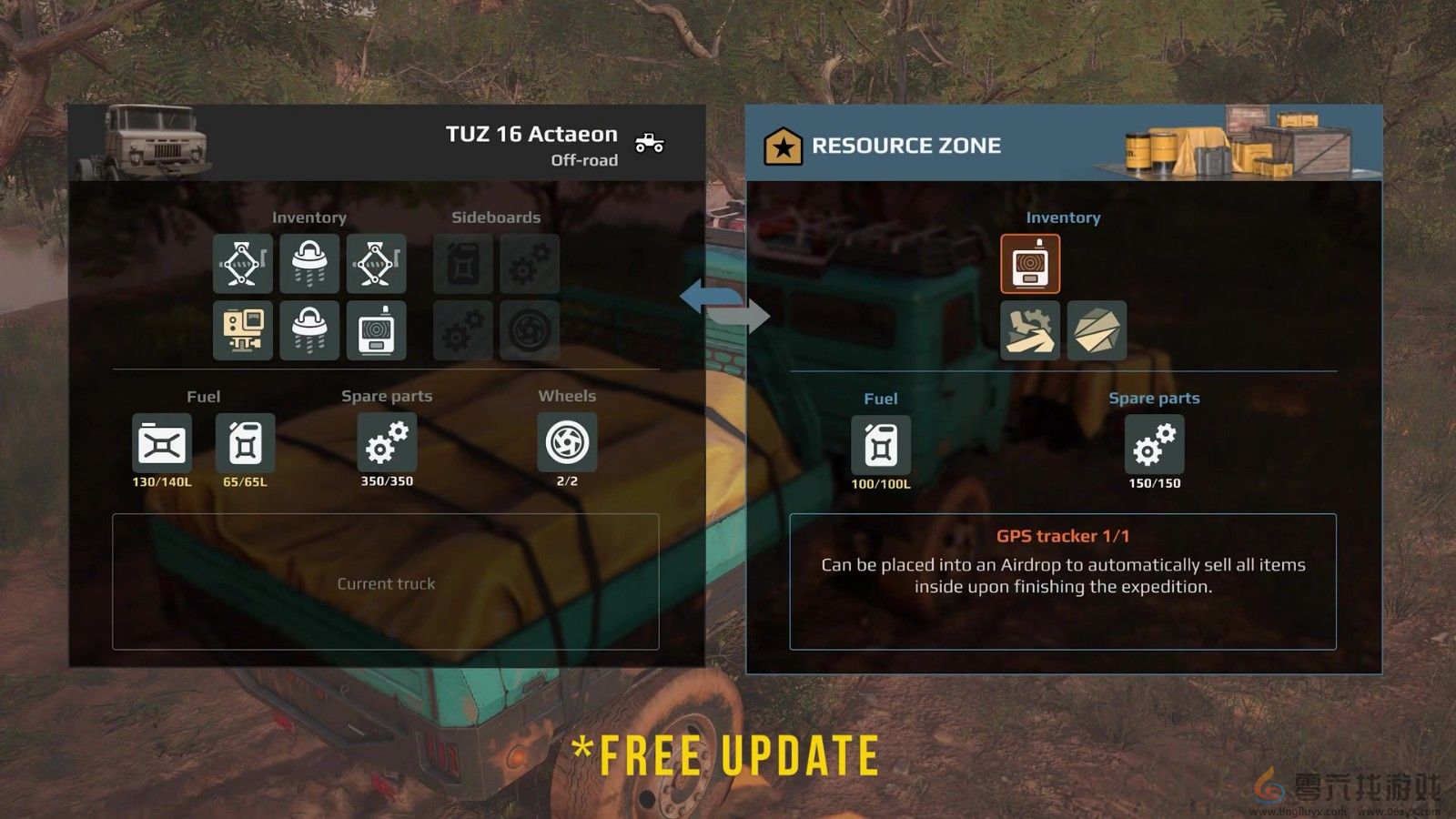Image resolution: width=1456 pixels, height=819 pixels.
Task: Select the faceted rock item in Resource Zone
Action: coord(1097,330)
